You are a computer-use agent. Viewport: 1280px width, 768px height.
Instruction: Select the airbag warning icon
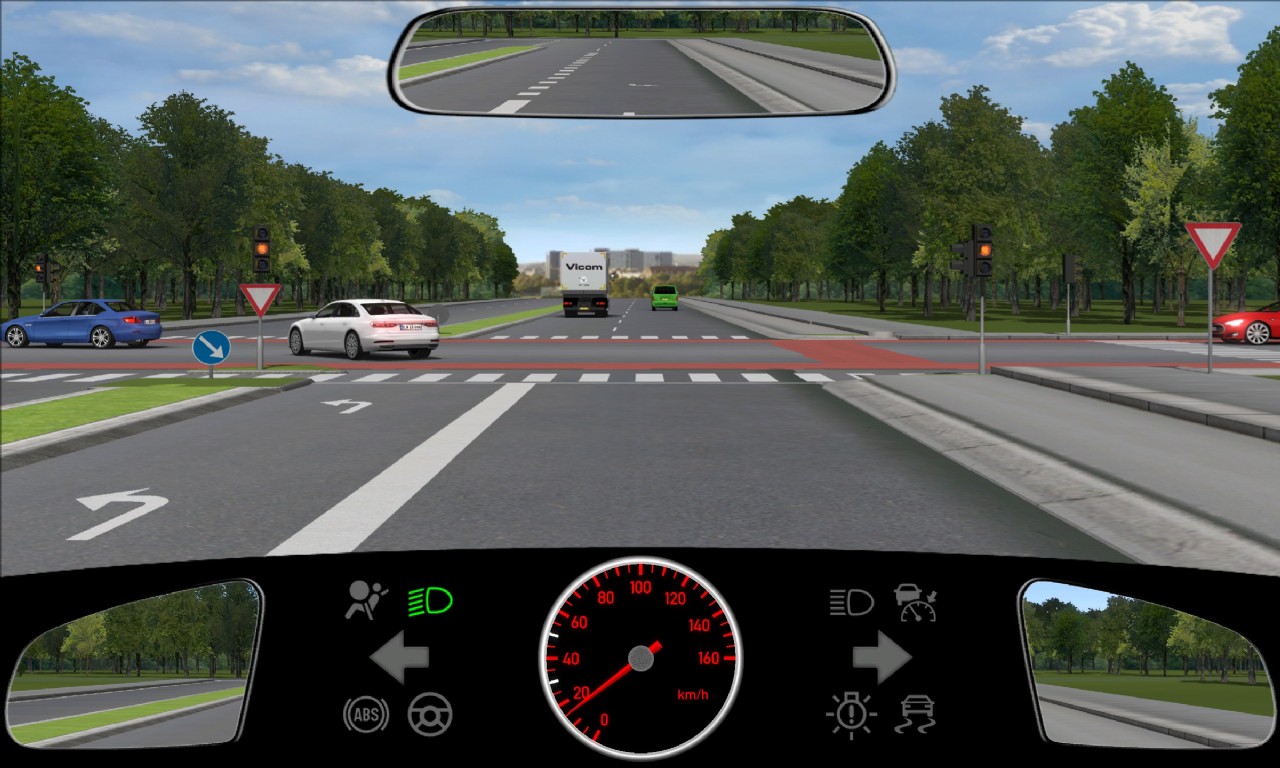367,601
